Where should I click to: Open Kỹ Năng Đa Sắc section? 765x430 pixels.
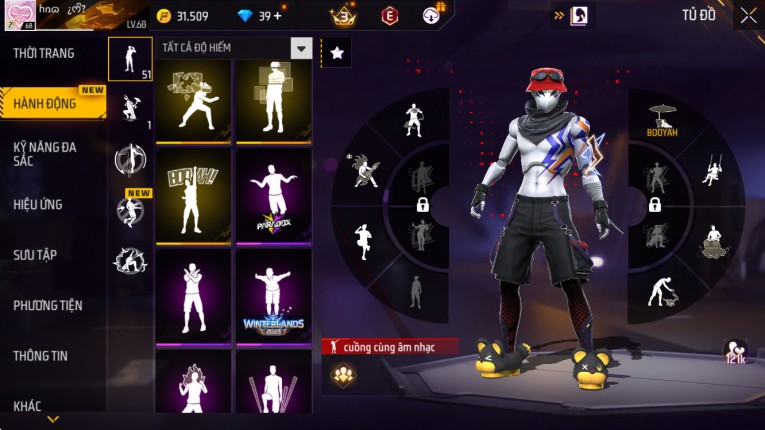pyautogui.click(x=45, y=153)
